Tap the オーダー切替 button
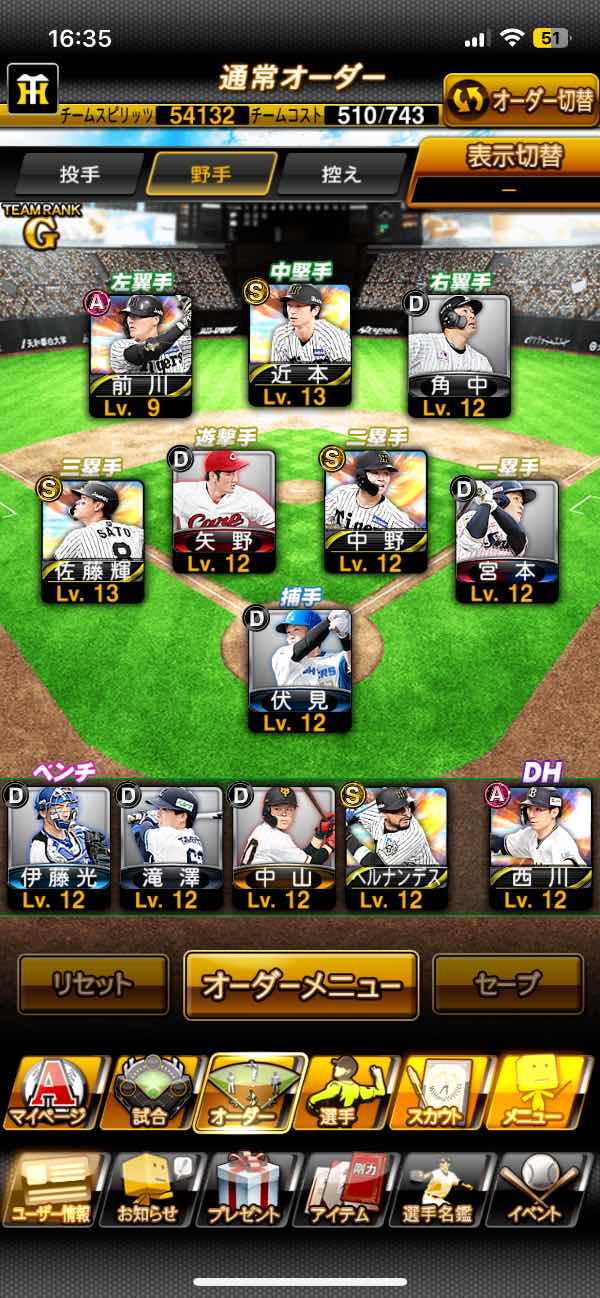Image resolution: width=600 pixels, height=1298 pixels. coord(521,100)
